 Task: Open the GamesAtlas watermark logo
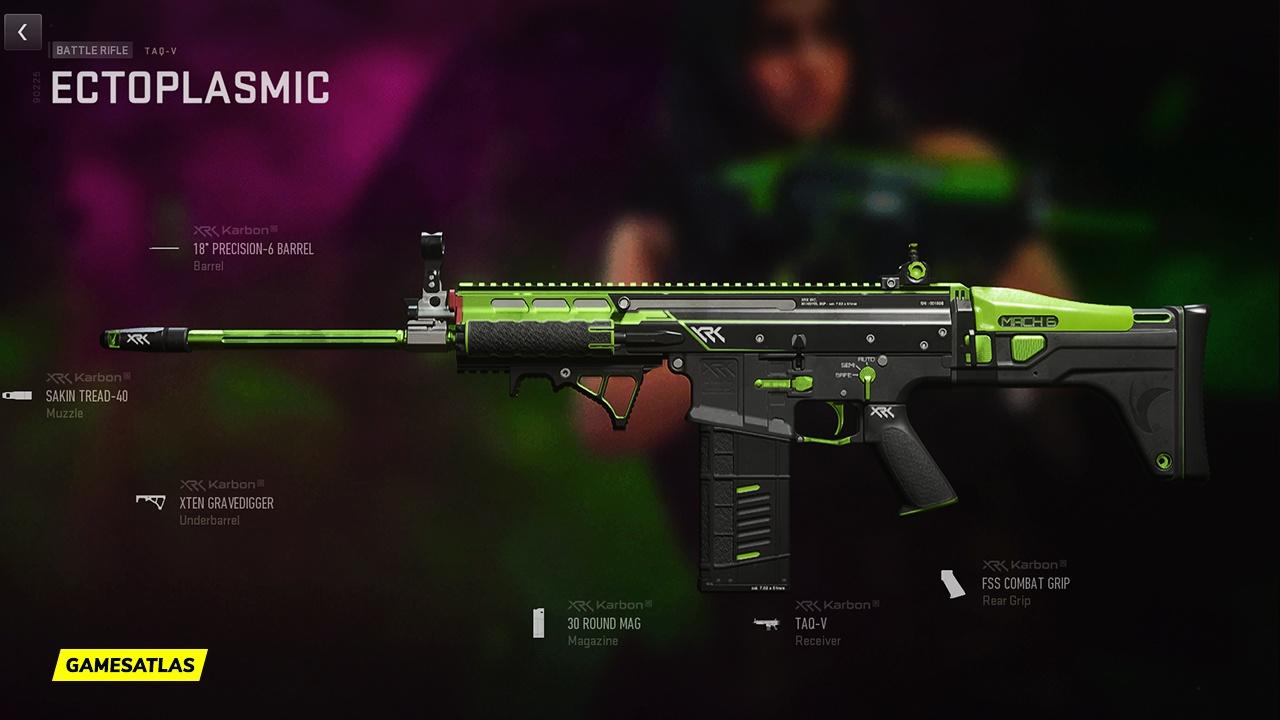(130, 664)
